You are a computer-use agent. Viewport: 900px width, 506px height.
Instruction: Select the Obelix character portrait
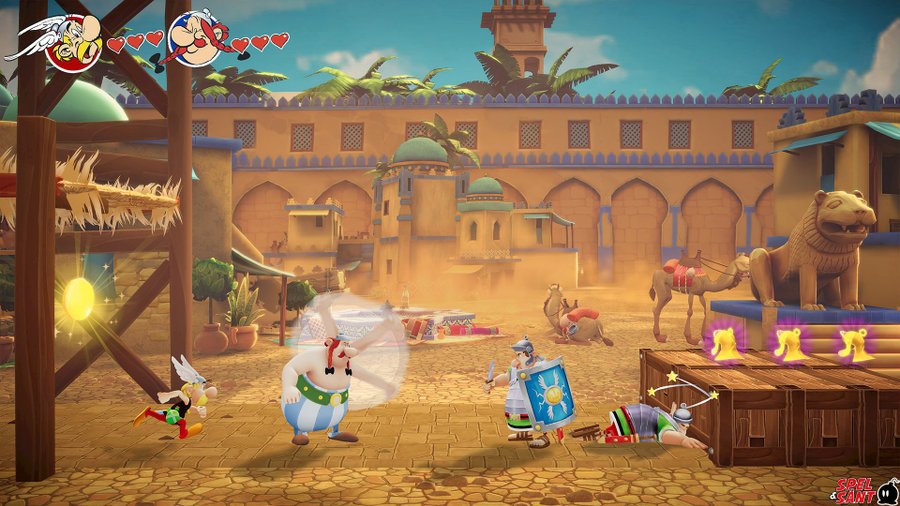click(x=197, y=38)
